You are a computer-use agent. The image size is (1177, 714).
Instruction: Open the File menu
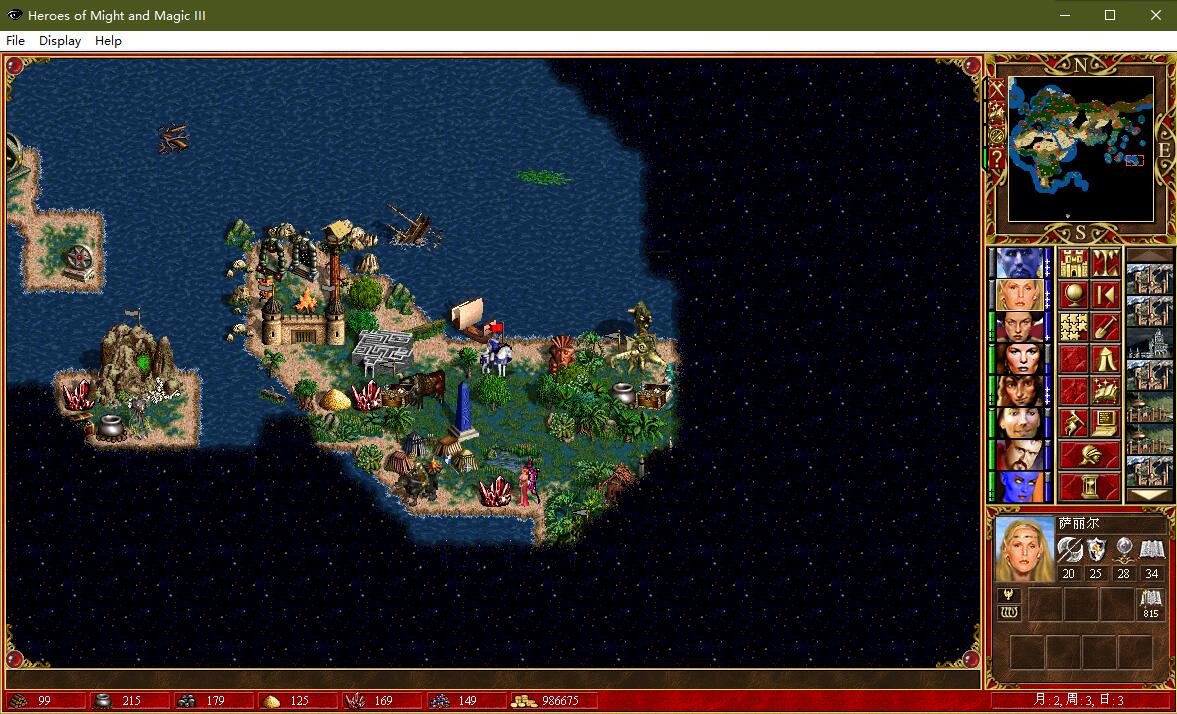(15, 41)
